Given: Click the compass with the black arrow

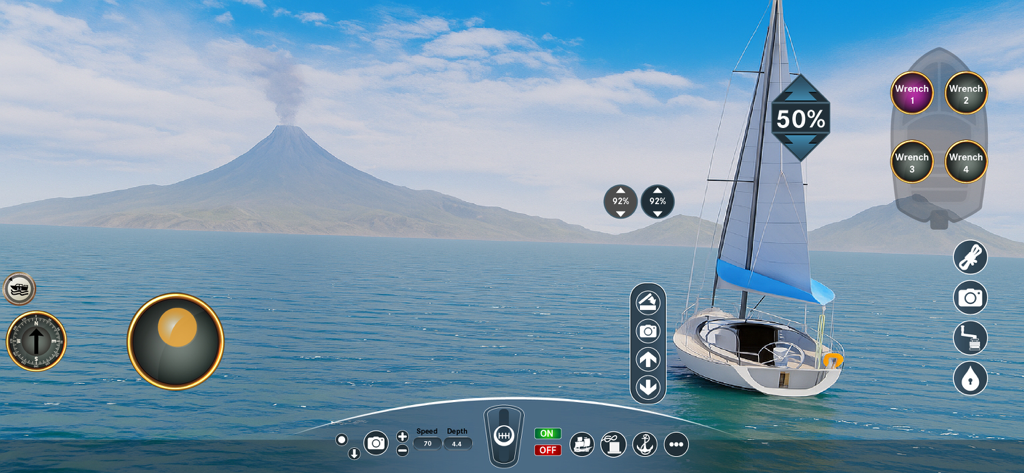Looking at the screenshot, I should [36, 341].
